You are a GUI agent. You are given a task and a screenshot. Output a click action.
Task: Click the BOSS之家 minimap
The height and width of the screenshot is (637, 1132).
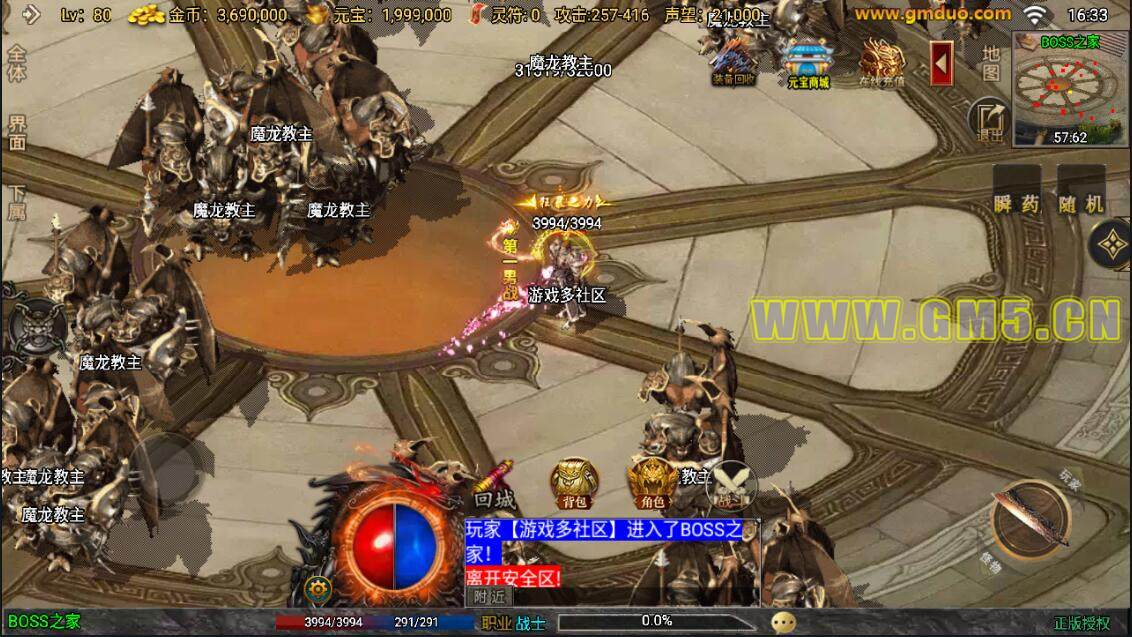(1070, 90)
